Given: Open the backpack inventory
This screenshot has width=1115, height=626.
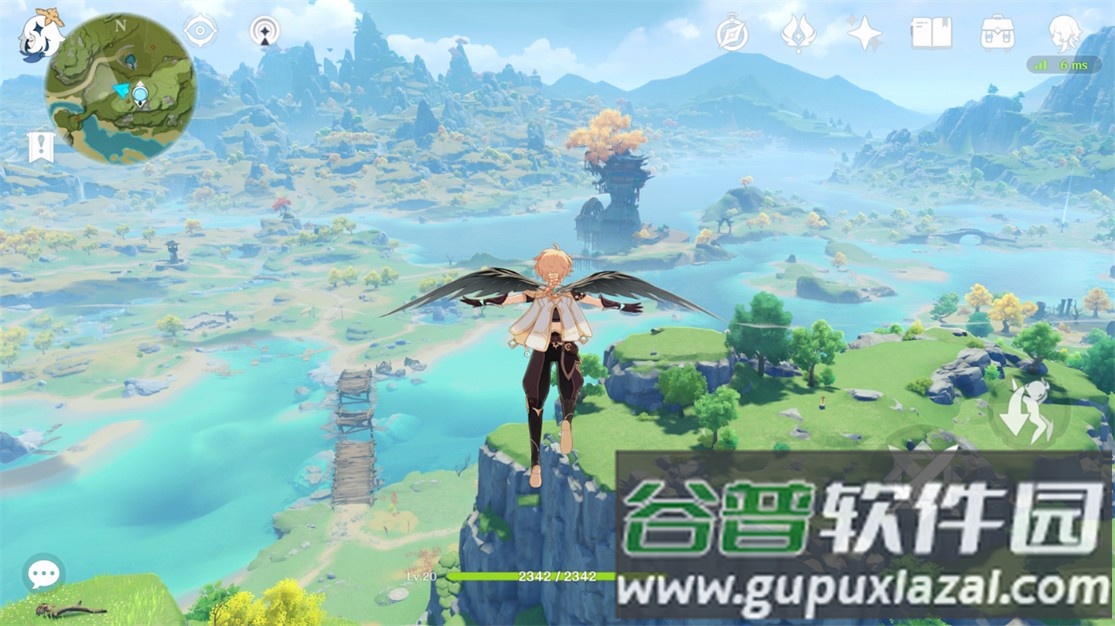Looking at the screenshot, I should [997, 34].
